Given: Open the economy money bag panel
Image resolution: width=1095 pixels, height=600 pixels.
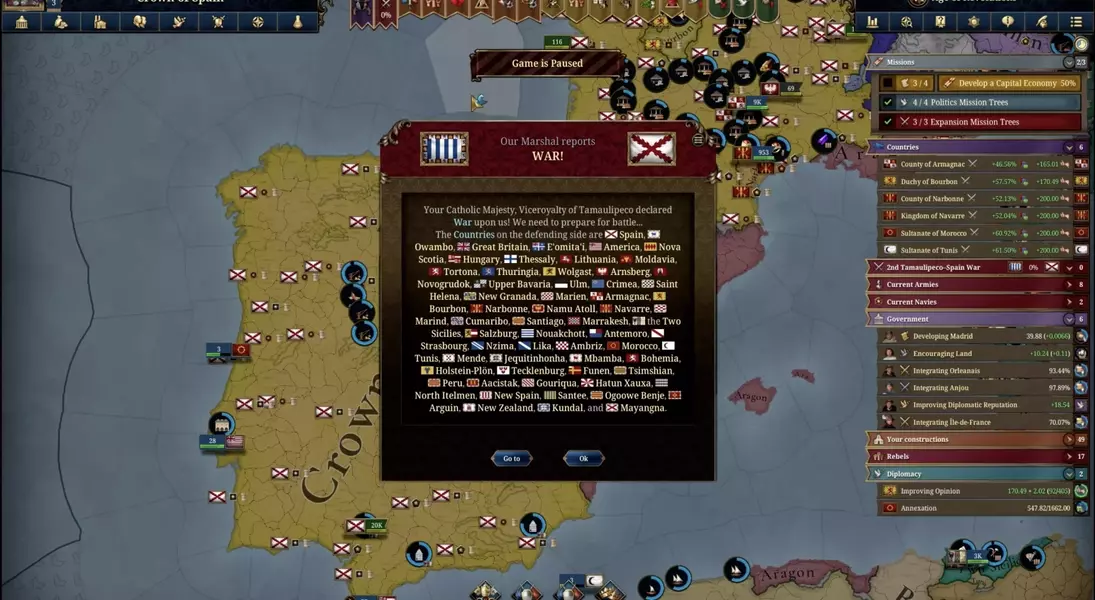Looking at the screenshot, I should (x=61, y=22).
